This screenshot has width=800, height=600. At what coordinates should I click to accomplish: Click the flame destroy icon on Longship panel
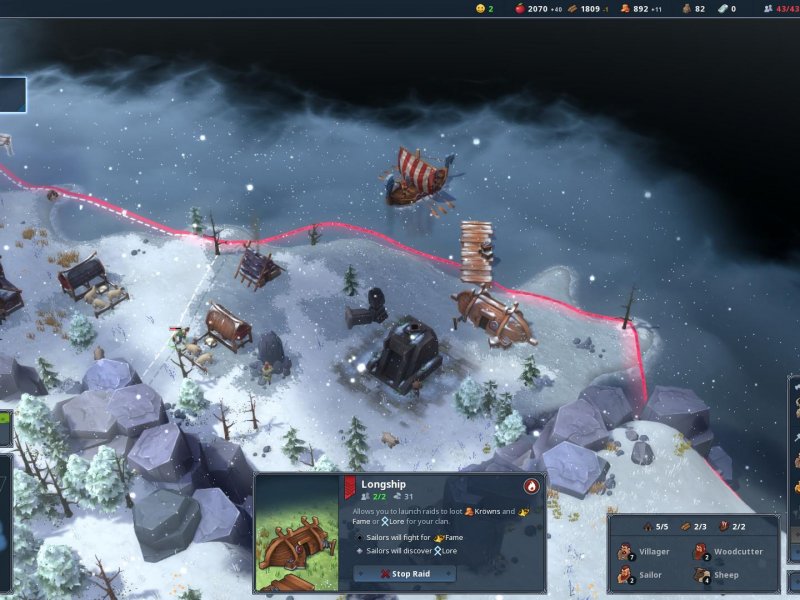point(531,486)
